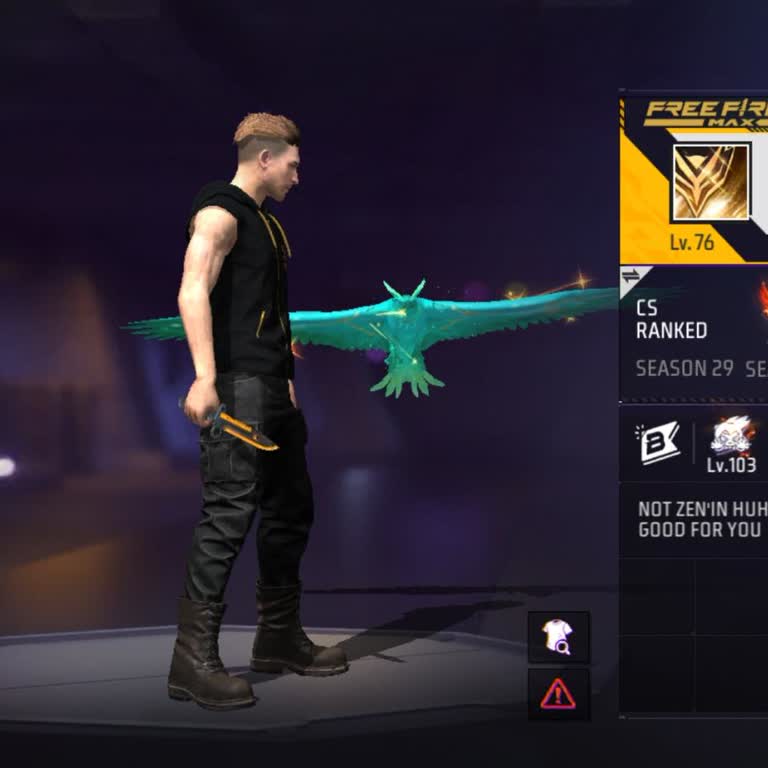Report player with red warning triangle

558,694
